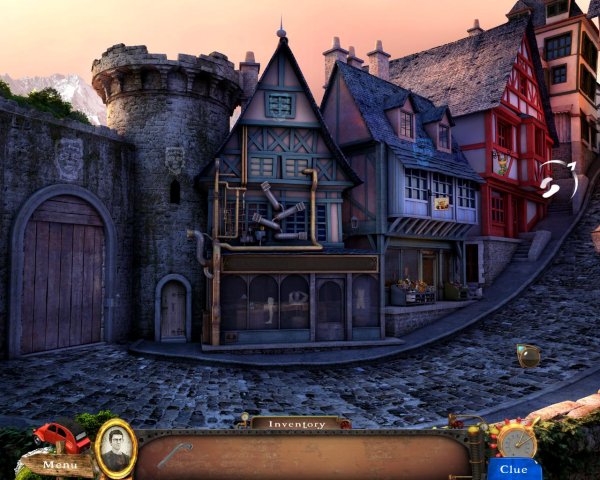This screenshot has width=600, height=480.
Task: Select the metal hook item in inventory
Action: 174,455
